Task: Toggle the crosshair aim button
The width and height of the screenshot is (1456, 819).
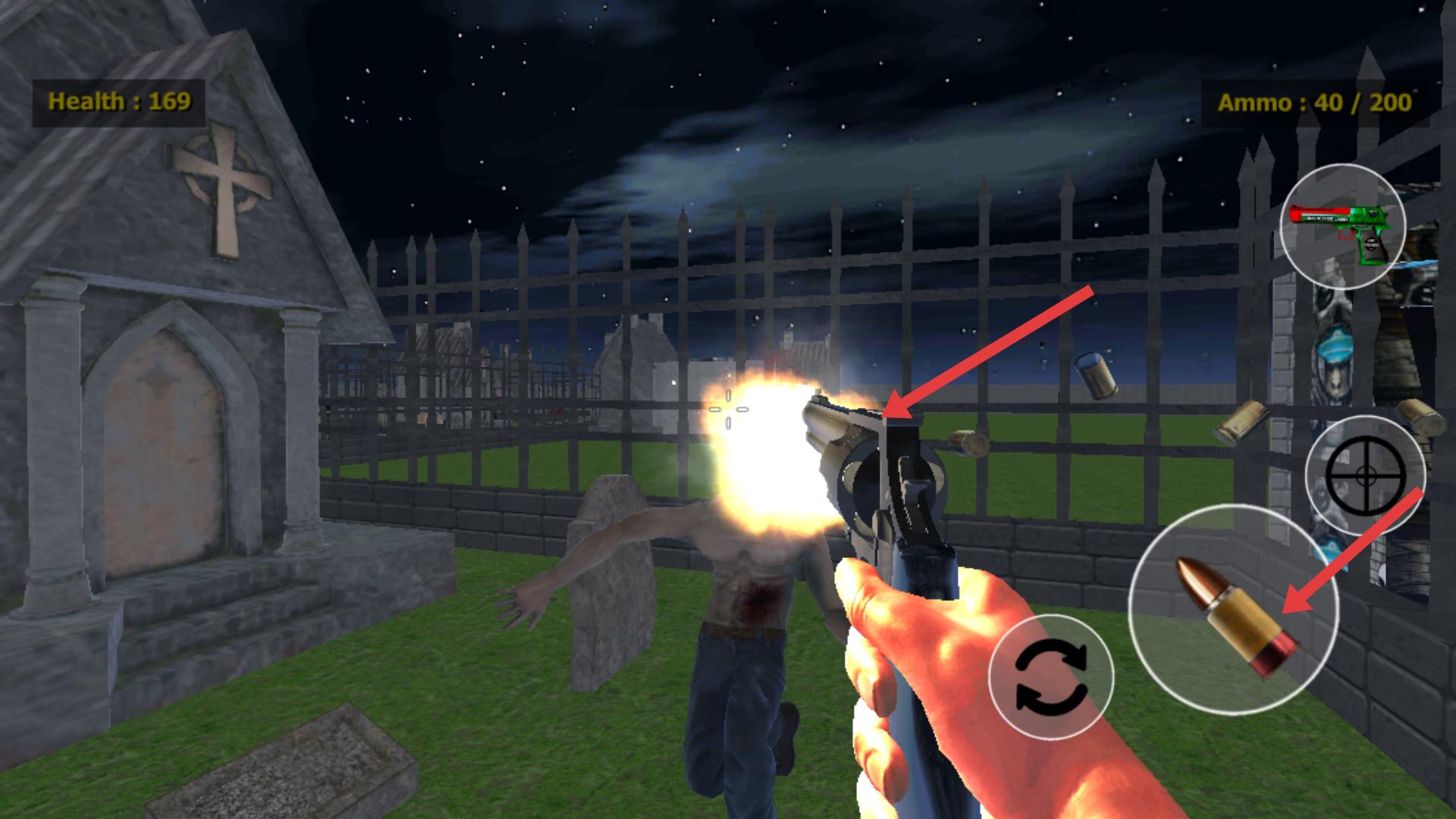Action: tap(1365, 475)
